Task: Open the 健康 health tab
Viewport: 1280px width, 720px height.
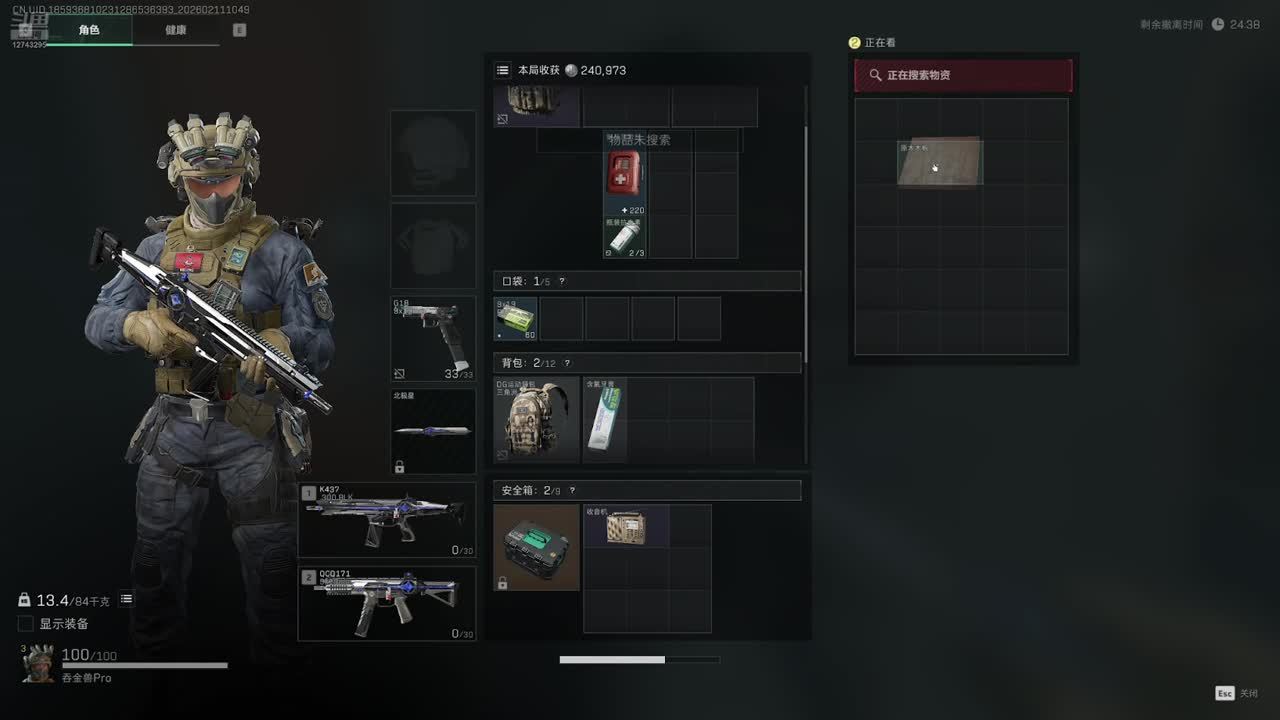Action: 176,30
